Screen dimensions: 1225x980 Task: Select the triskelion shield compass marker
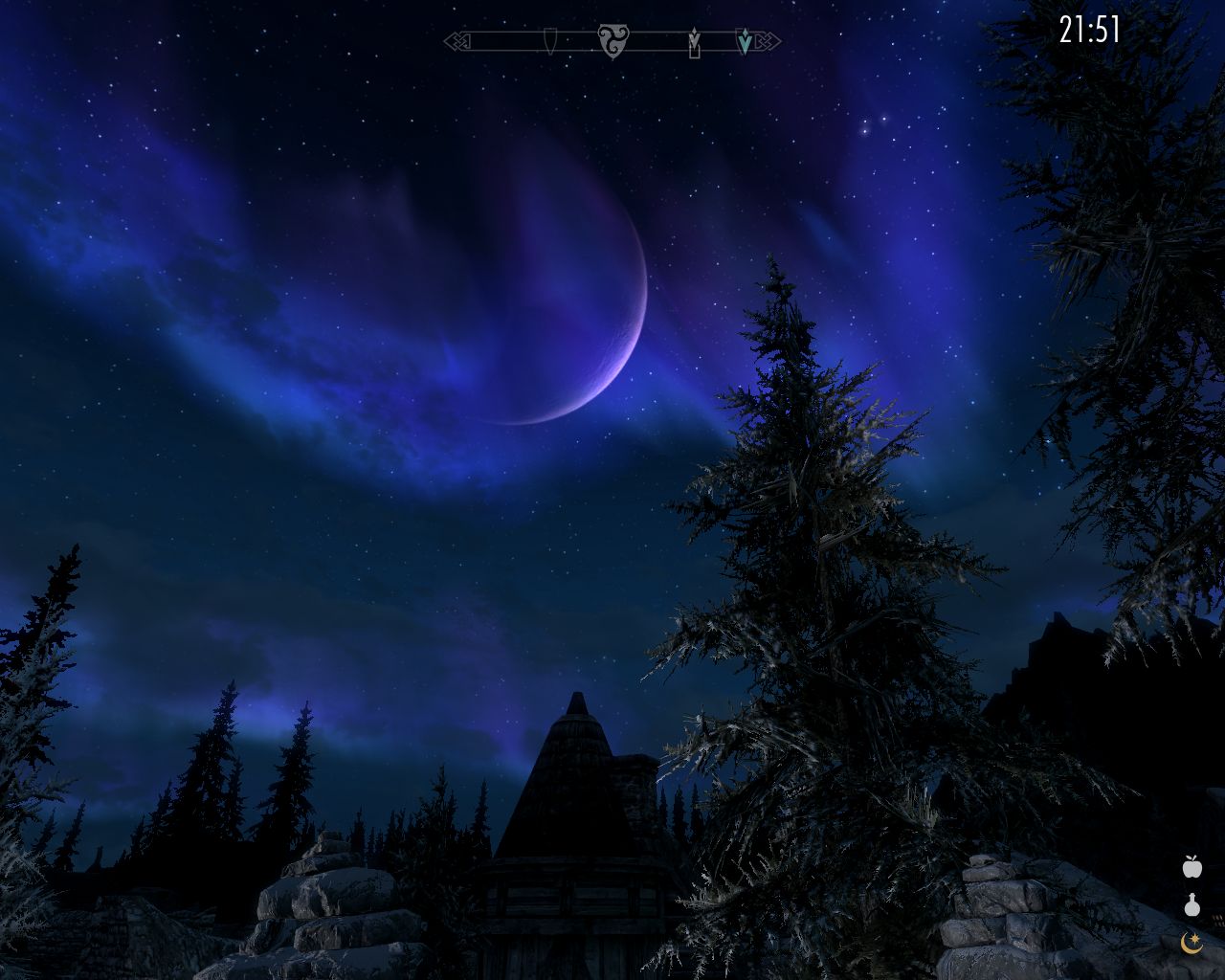coord(612,41)
